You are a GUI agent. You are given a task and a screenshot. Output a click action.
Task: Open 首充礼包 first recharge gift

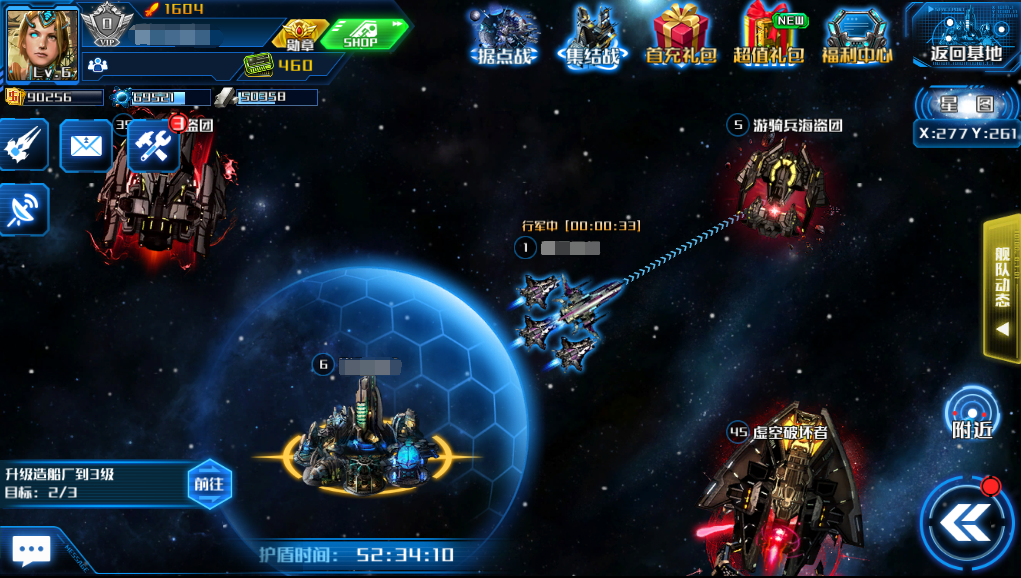[681, 36]
